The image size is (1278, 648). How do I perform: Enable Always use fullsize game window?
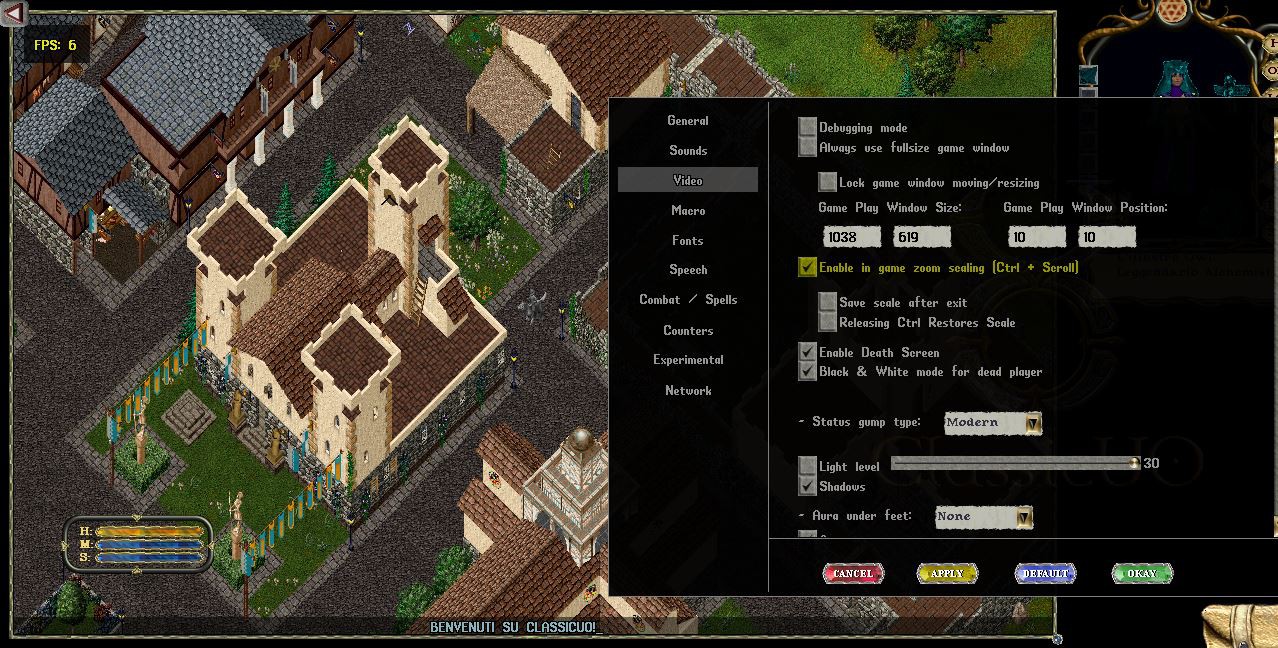(808, 147)
